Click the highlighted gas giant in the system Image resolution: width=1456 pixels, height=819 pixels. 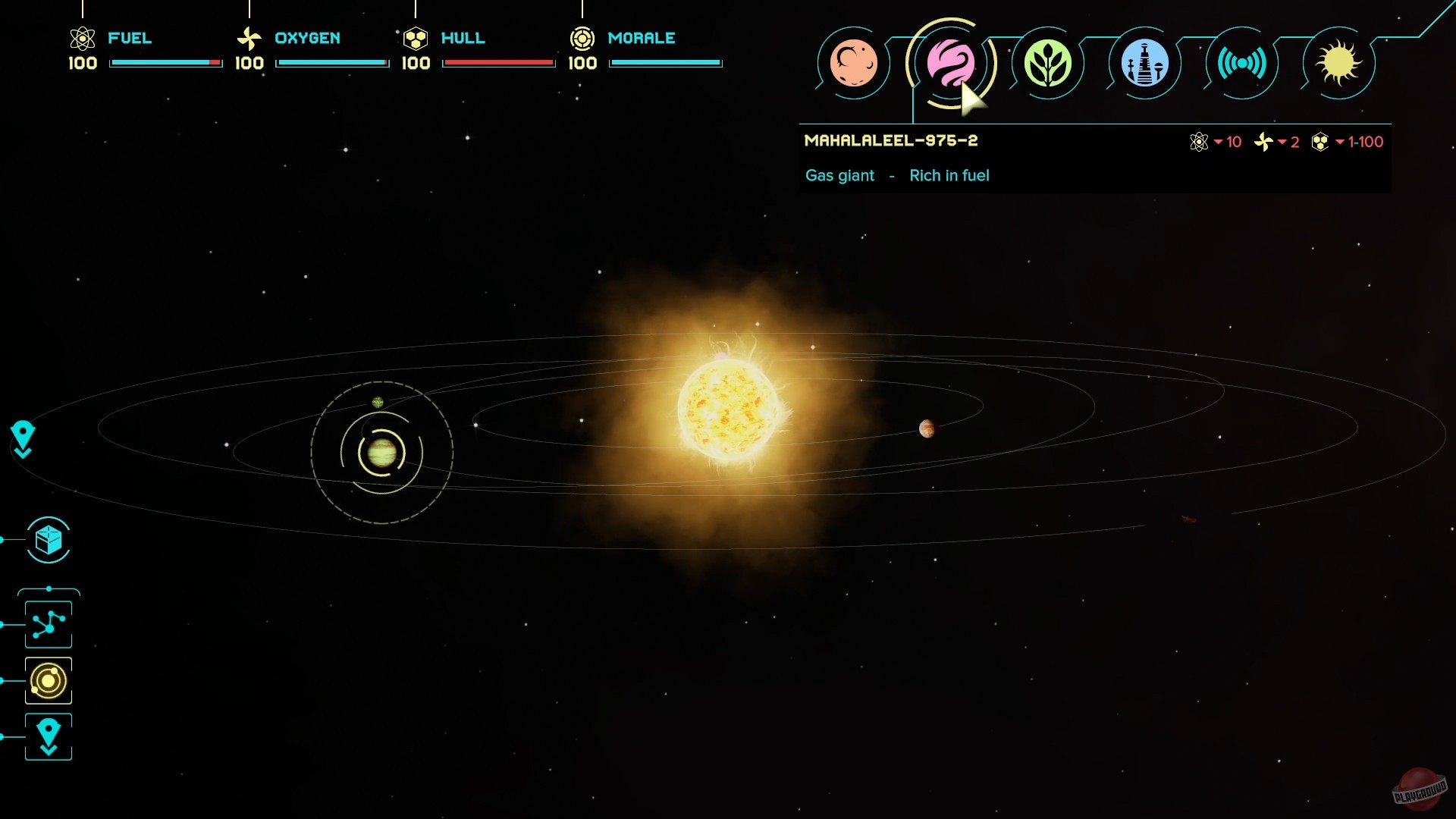point(383,453)
